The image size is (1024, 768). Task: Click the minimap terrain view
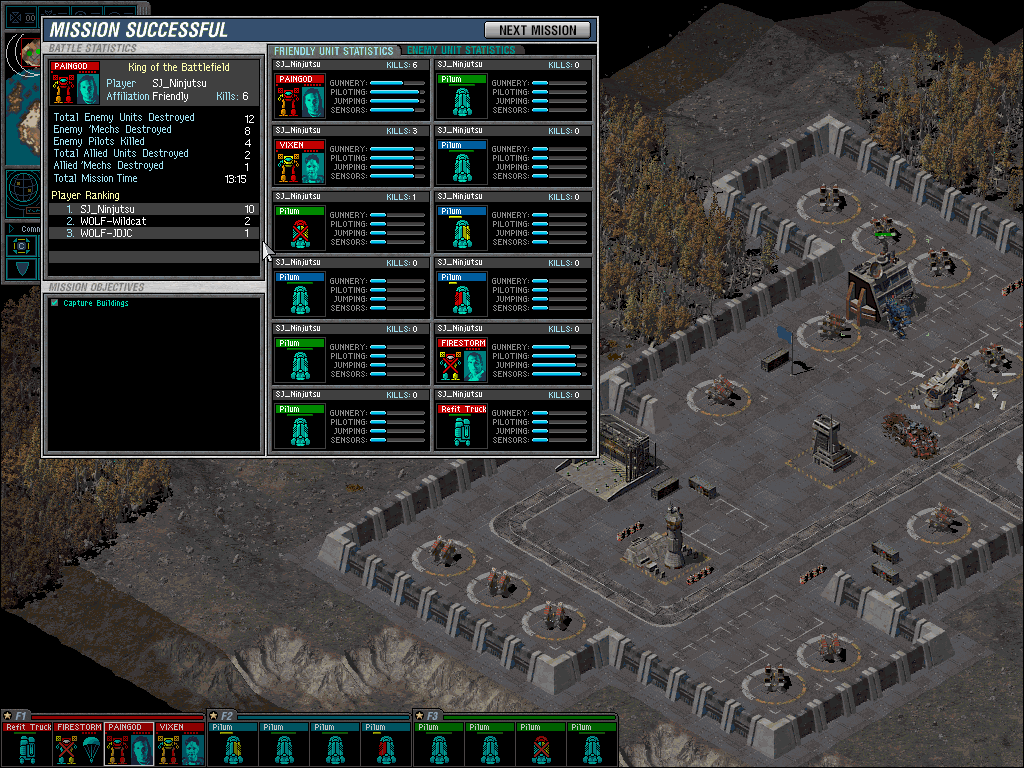point(22,82)
